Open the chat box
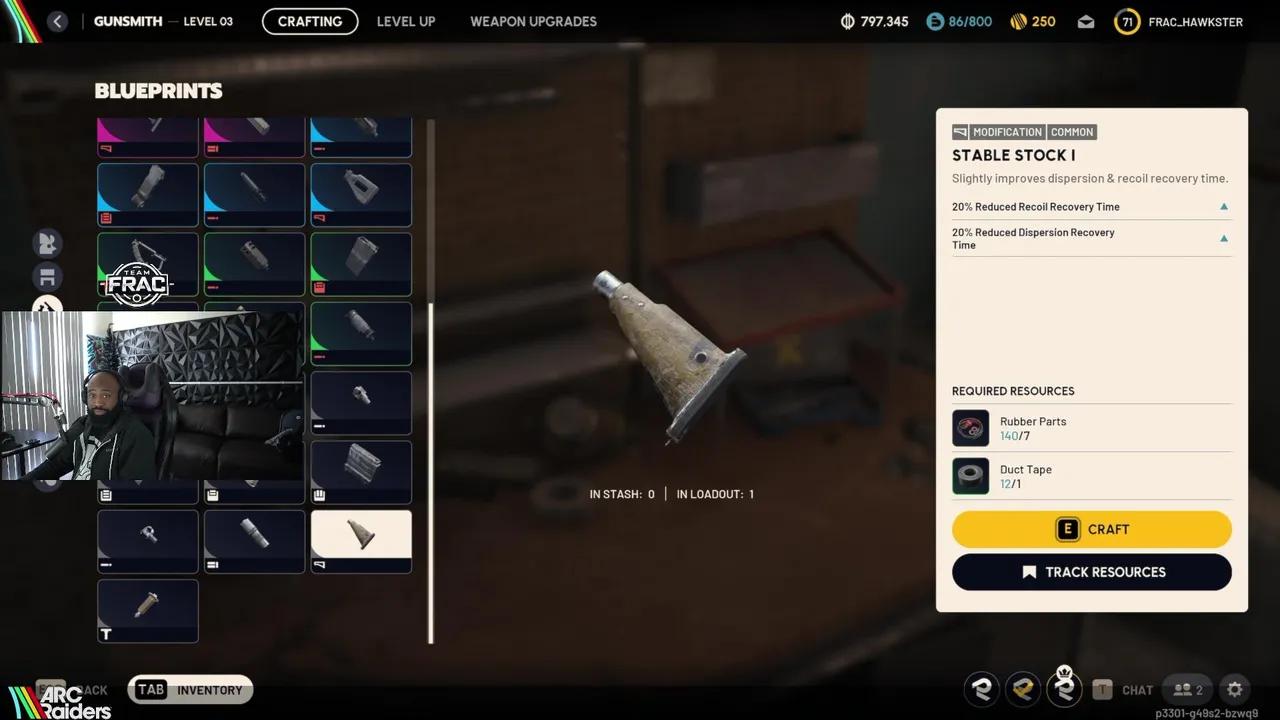 [x=1123, y=689]
